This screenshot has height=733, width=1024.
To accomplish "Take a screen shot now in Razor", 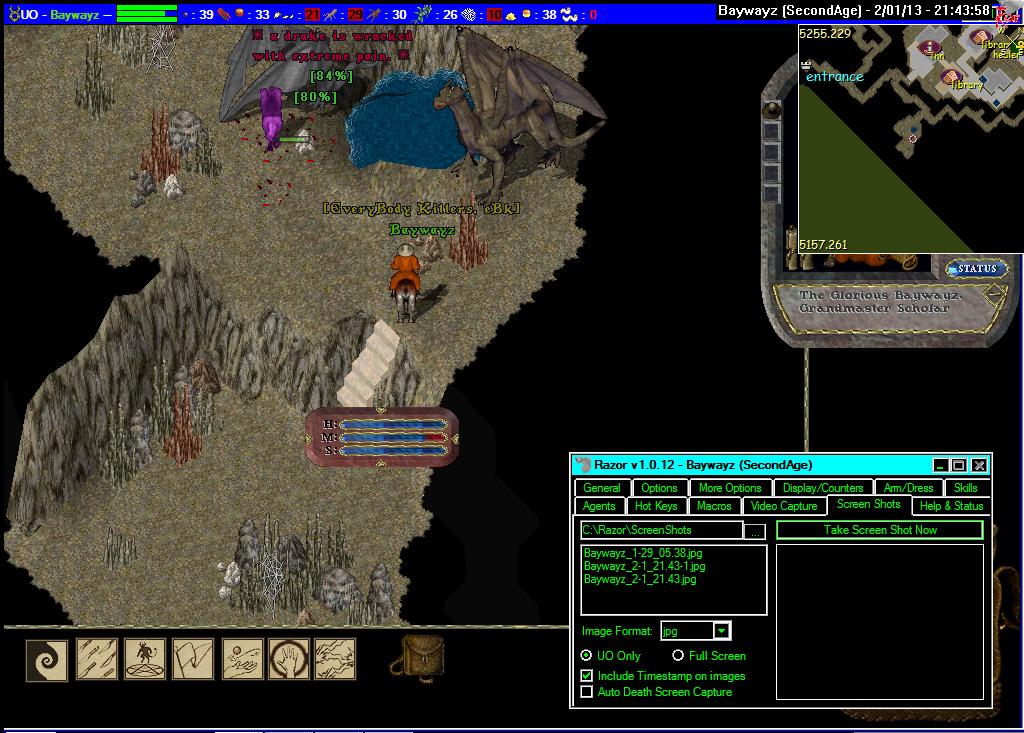I will (880, 530).
